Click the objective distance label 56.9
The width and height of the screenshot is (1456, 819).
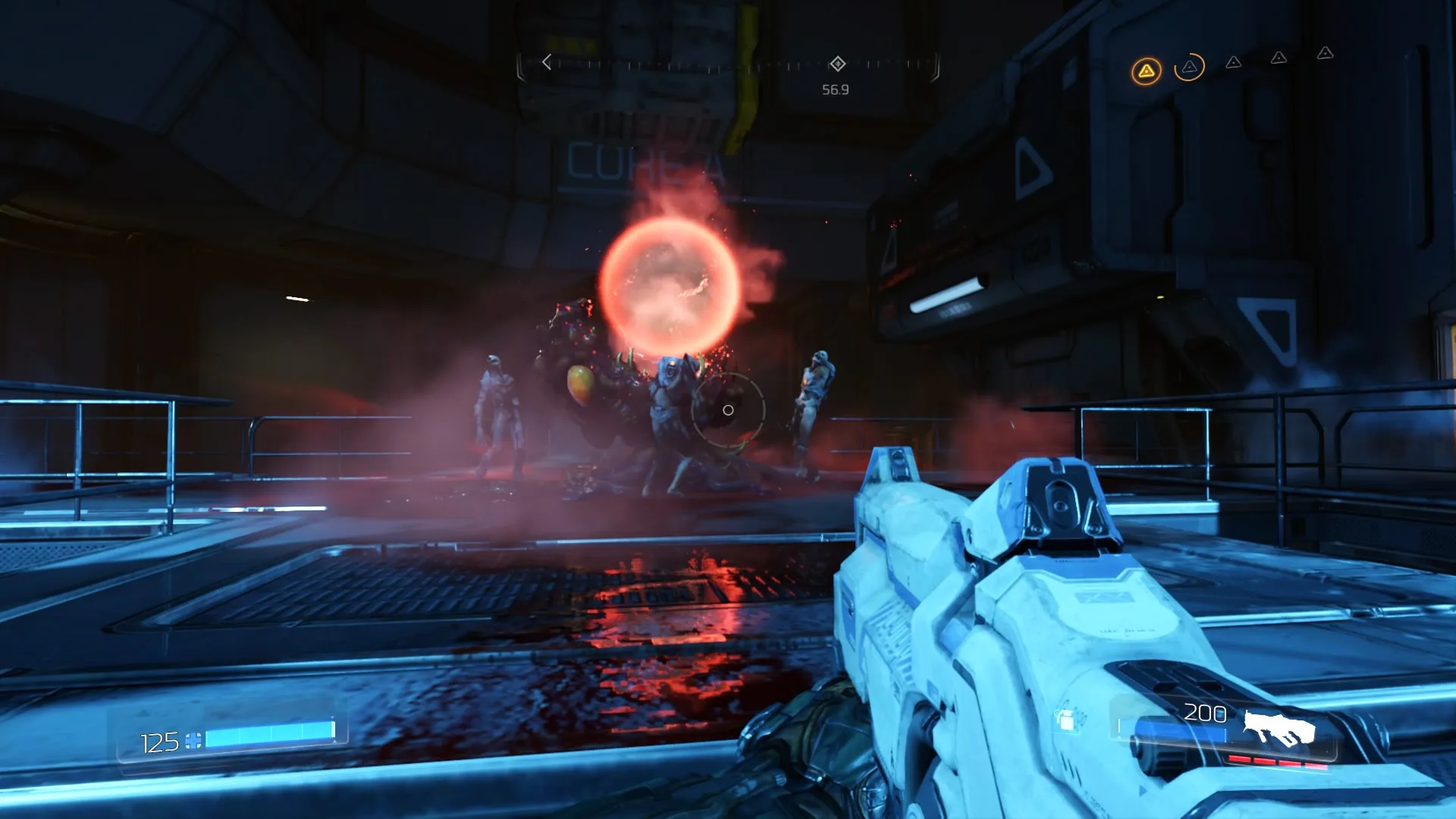click(x=837, y=89)
